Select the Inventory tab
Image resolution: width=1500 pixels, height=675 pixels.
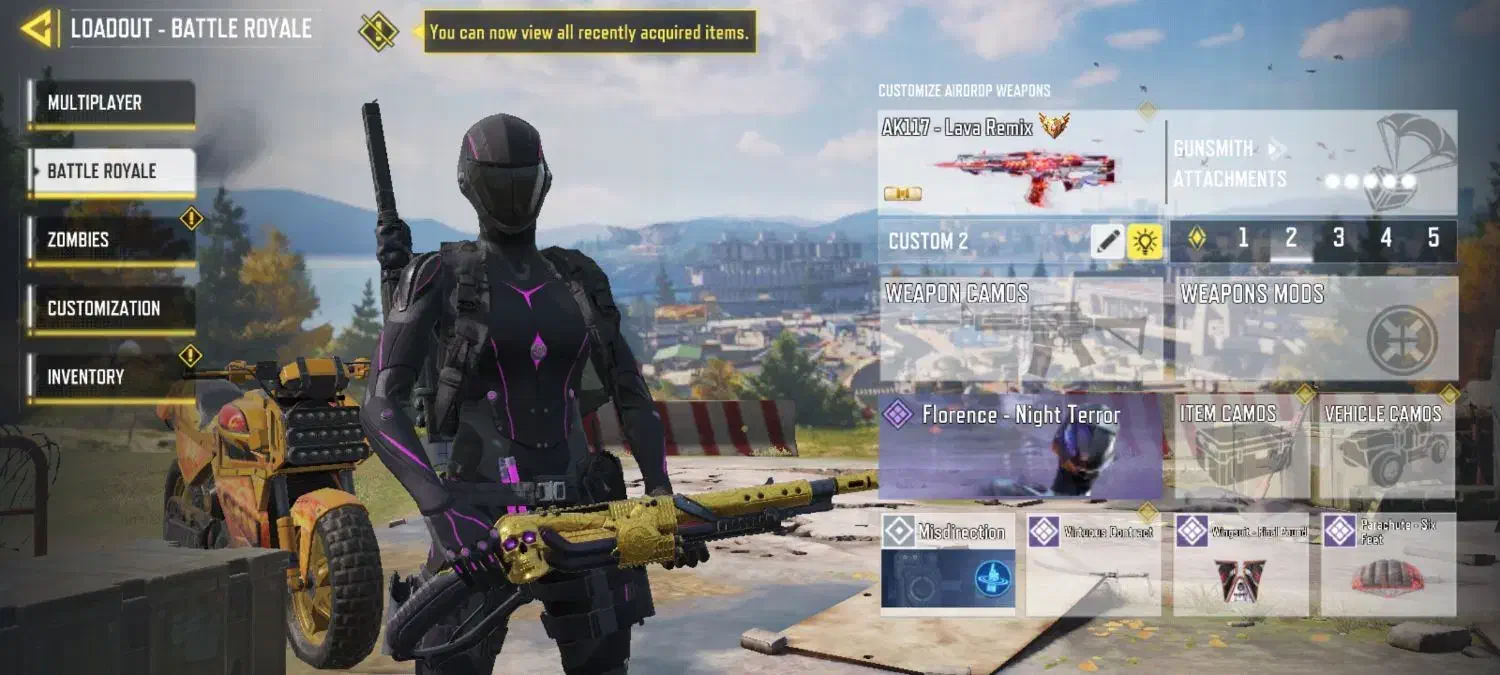110,377
